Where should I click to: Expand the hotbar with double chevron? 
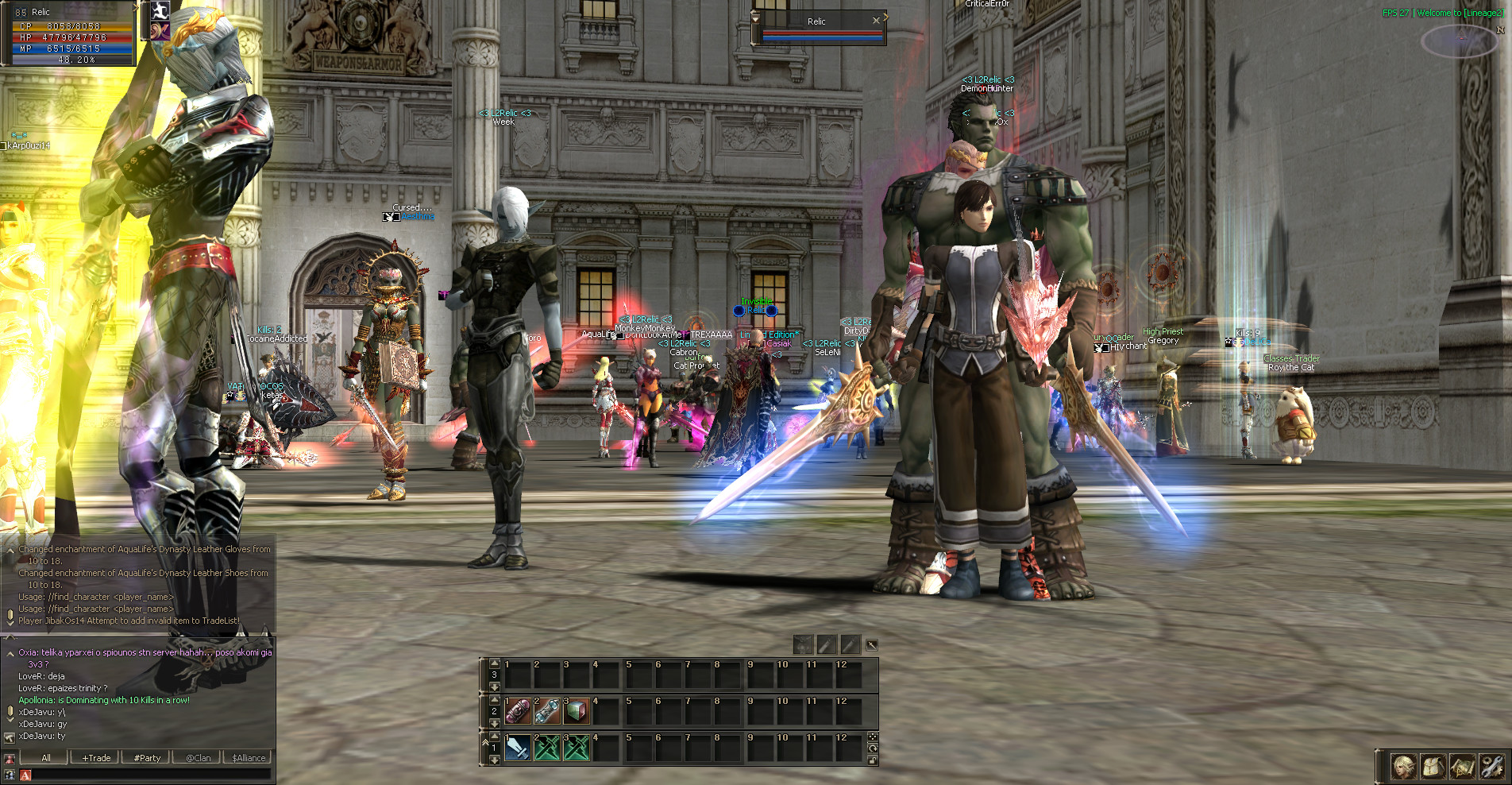click(485, 741)
